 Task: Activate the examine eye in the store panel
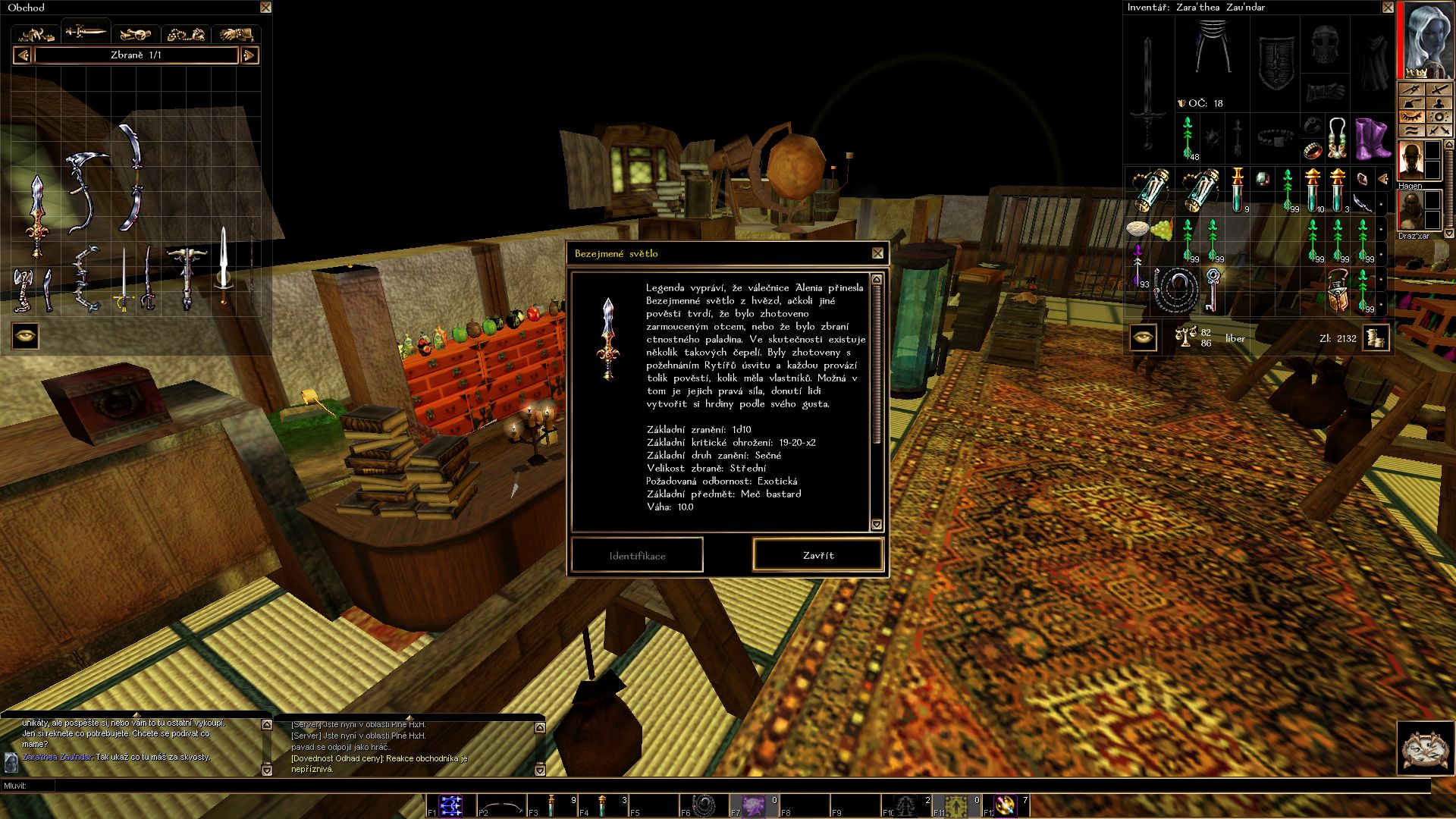(x=26, y=336)
